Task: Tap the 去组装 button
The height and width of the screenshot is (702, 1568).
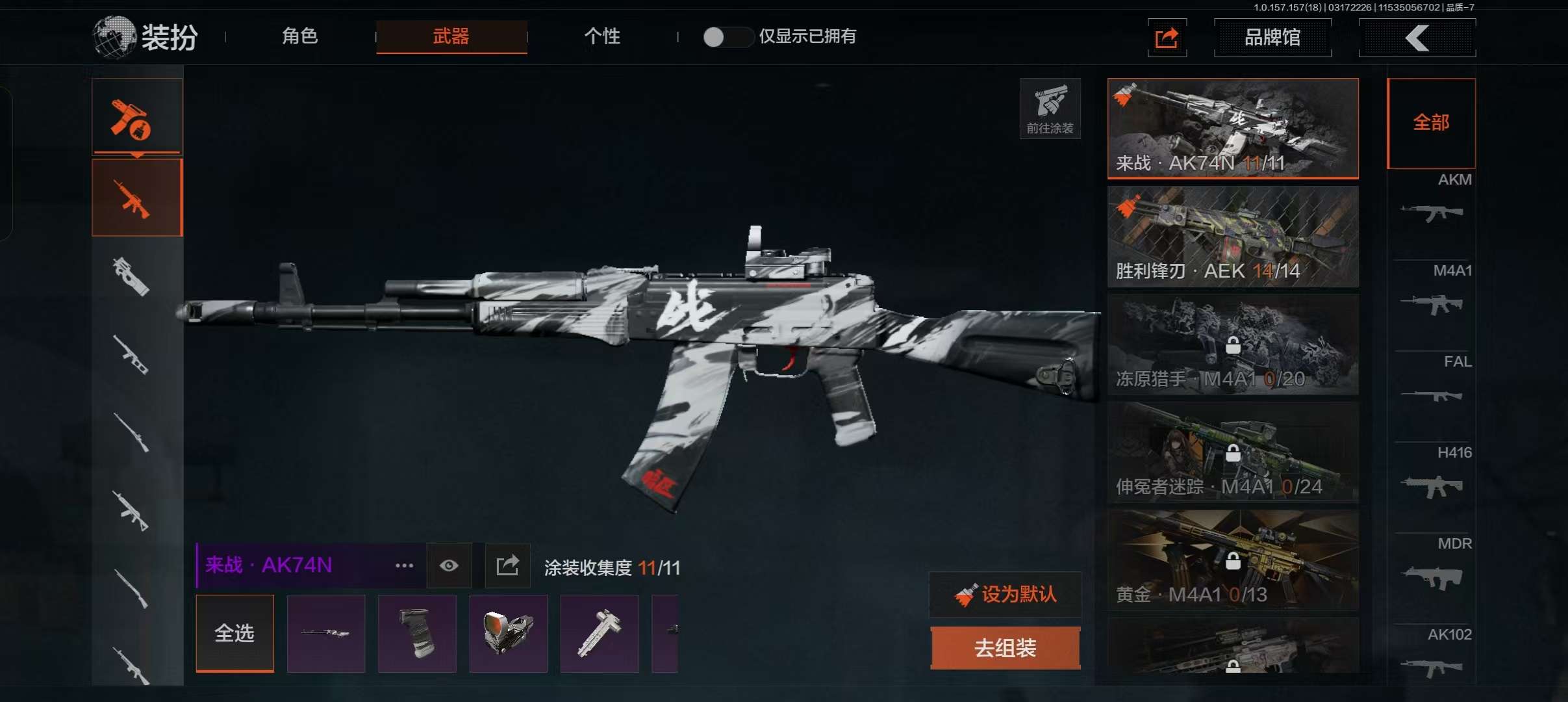Action: coord(1005,648)
